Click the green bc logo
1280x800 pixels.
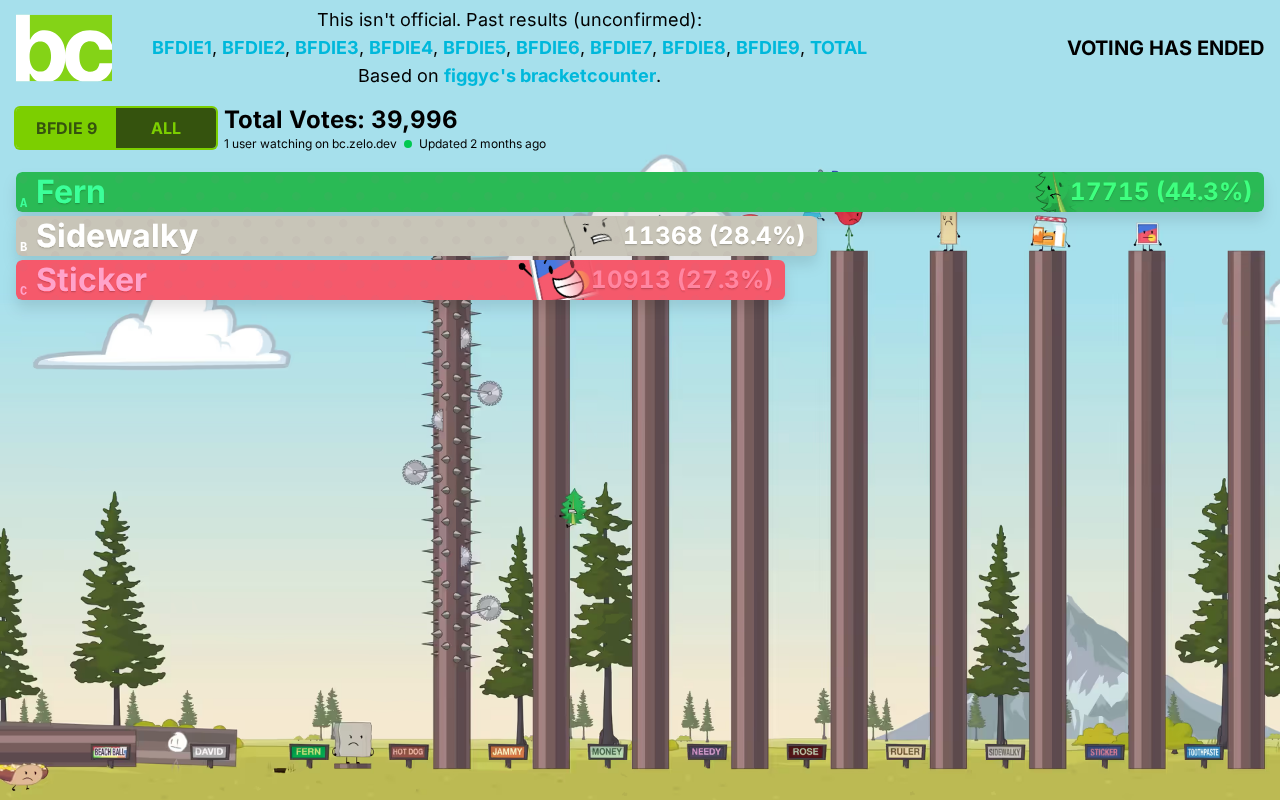coord(64,48)
